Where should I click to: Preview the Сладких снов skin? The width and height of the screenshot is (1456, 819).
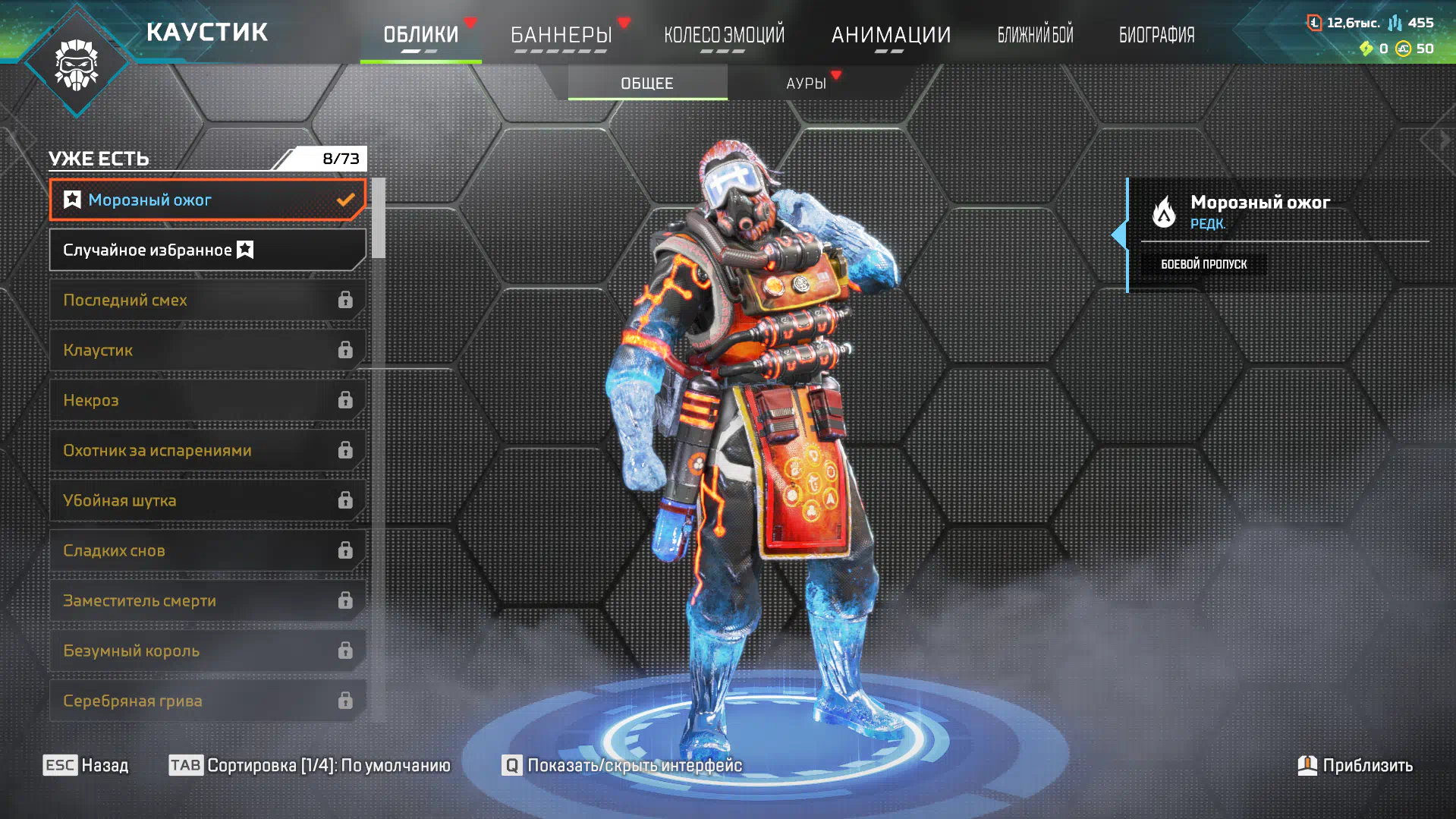[x=206, y=551]
